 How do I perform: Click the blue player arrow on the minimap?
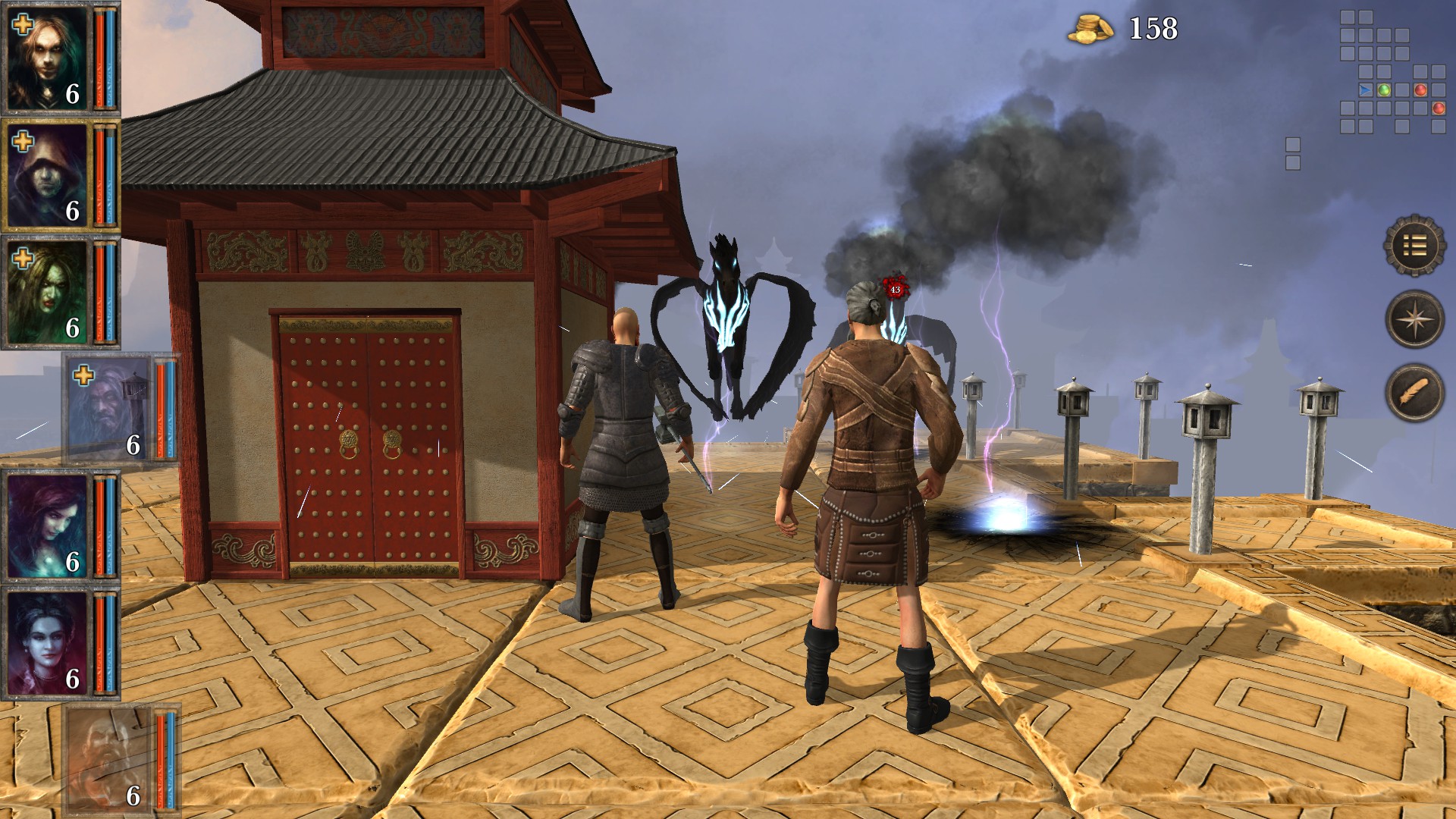[1365, 89]
